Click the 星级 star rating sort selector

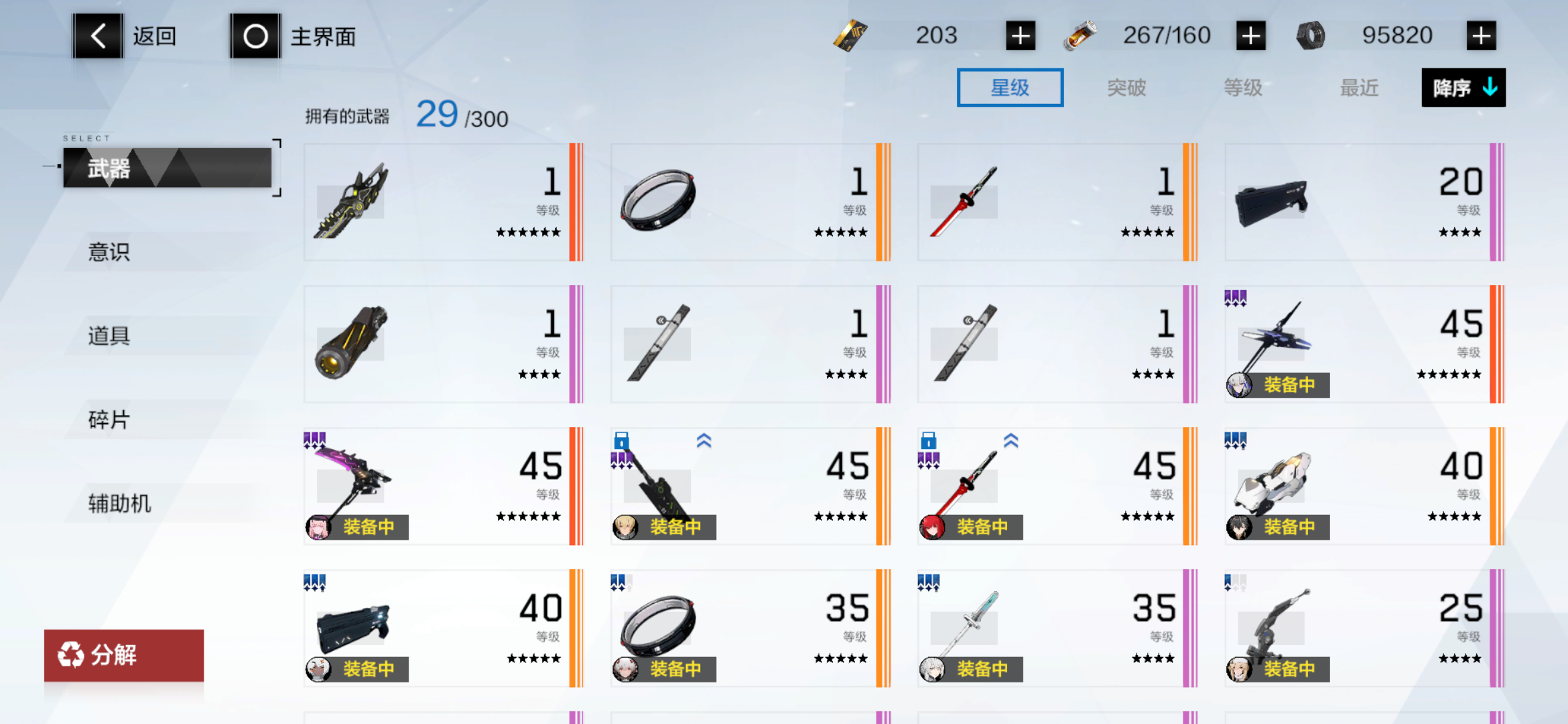click(x=1010, y=87)
